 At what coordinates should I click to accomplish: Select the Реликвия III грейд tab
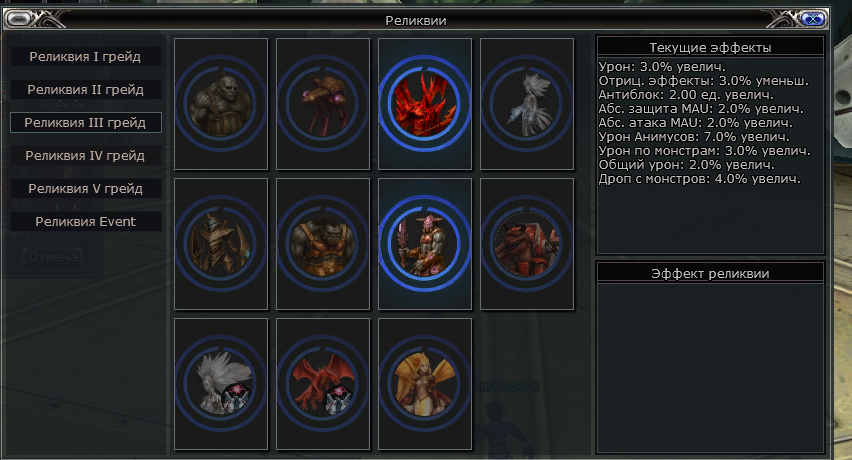pos(85,123)
